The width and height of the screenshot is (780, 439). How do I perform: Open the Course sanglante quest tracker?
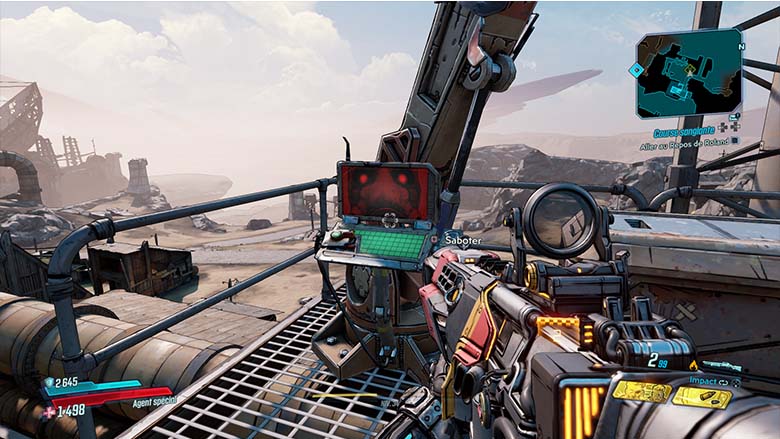(x=684, y=131)
